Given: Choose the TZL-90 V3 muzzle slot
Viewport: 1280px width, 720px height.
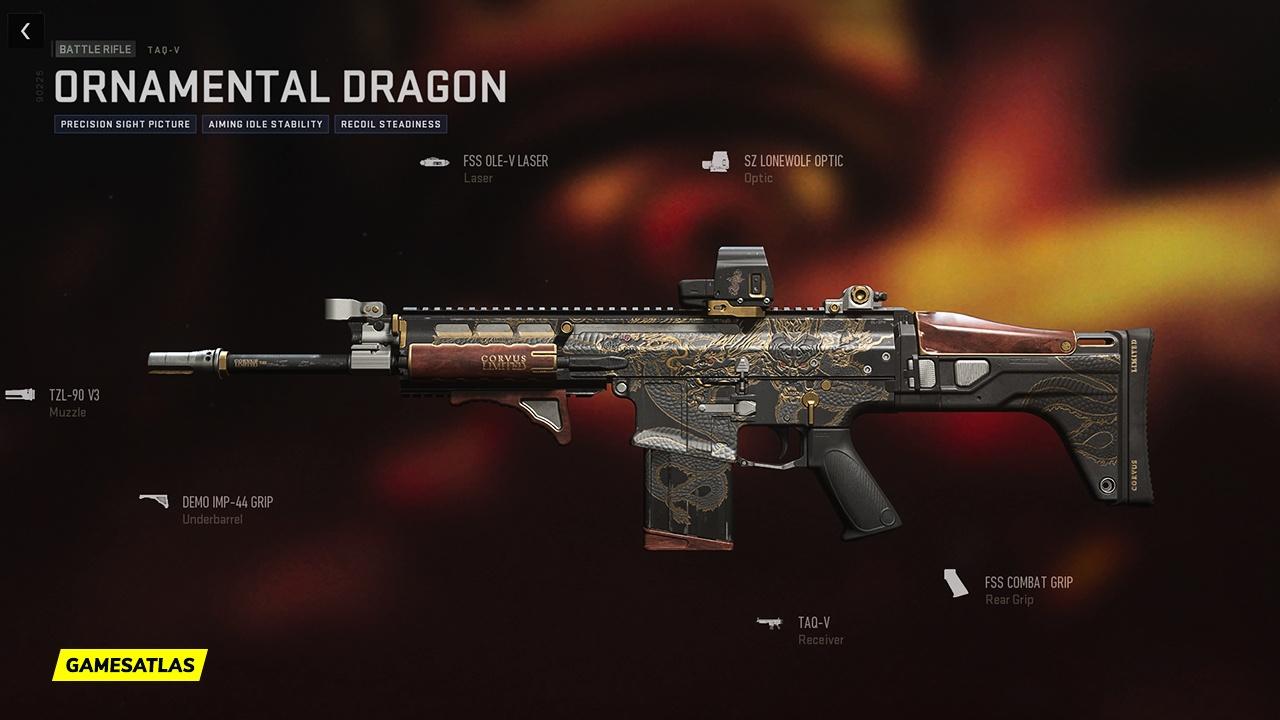Looking at the screenshot, I should click(73, 395).
